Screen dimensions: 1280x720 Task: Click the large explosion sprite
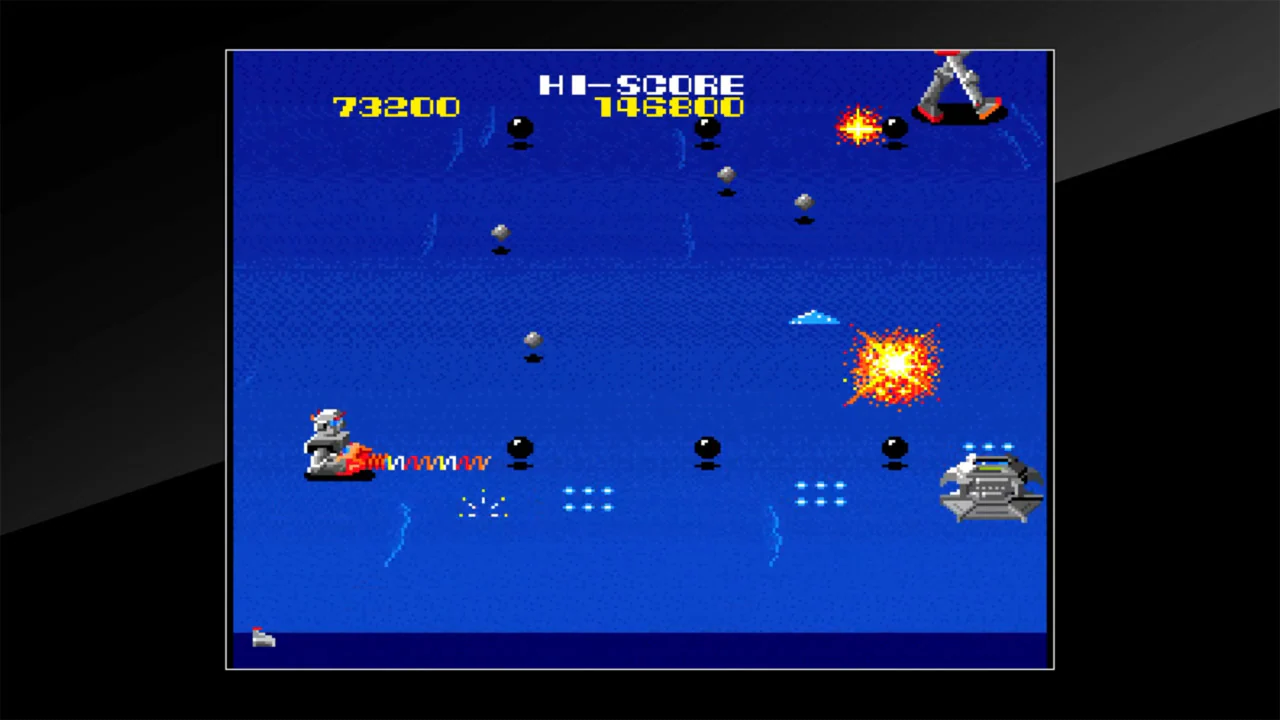click(x=893, y=362)
